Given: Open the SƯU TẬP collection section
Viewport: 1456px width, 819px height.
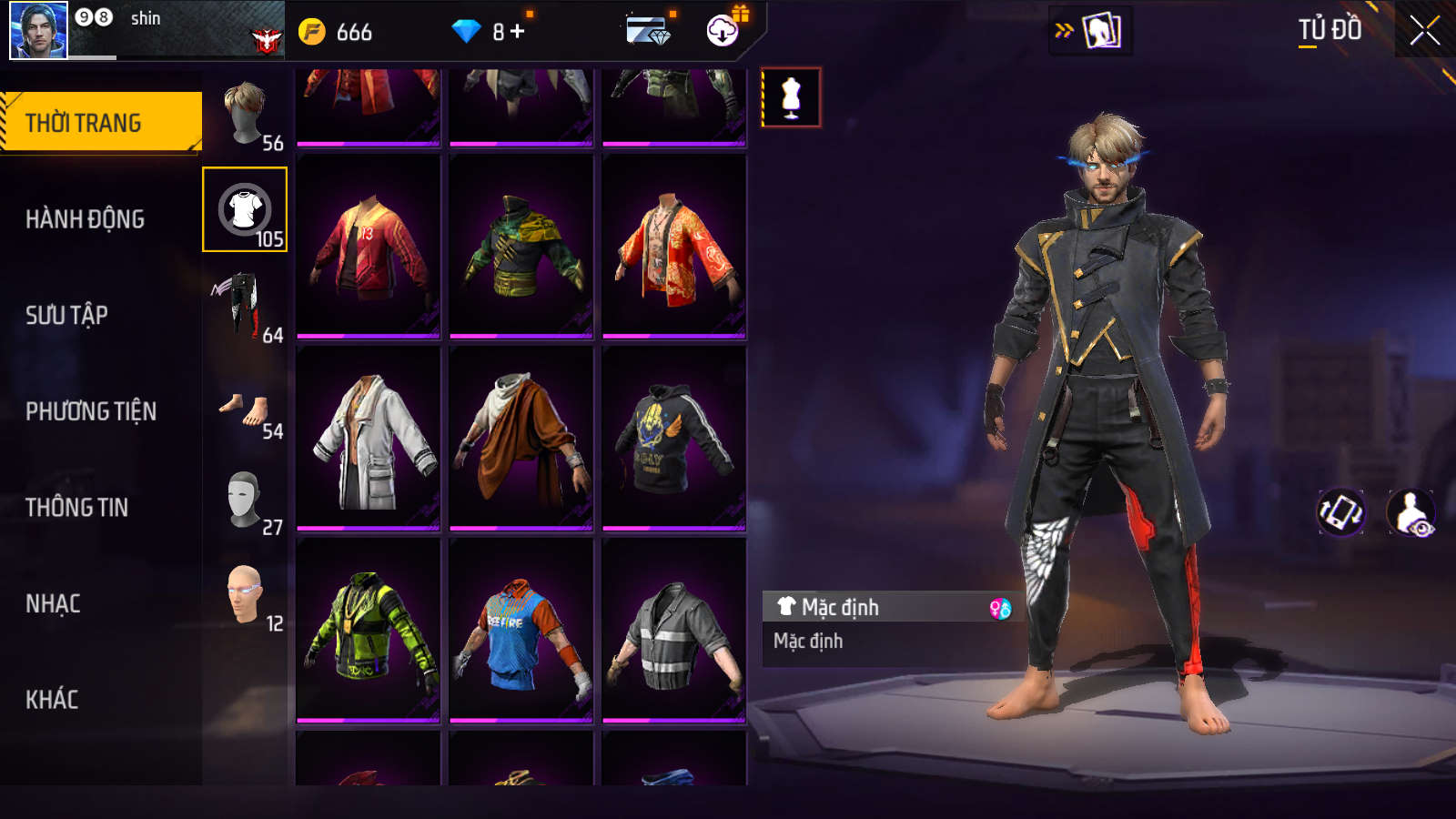Looking at the screenshot, I should tap(66, 315).
